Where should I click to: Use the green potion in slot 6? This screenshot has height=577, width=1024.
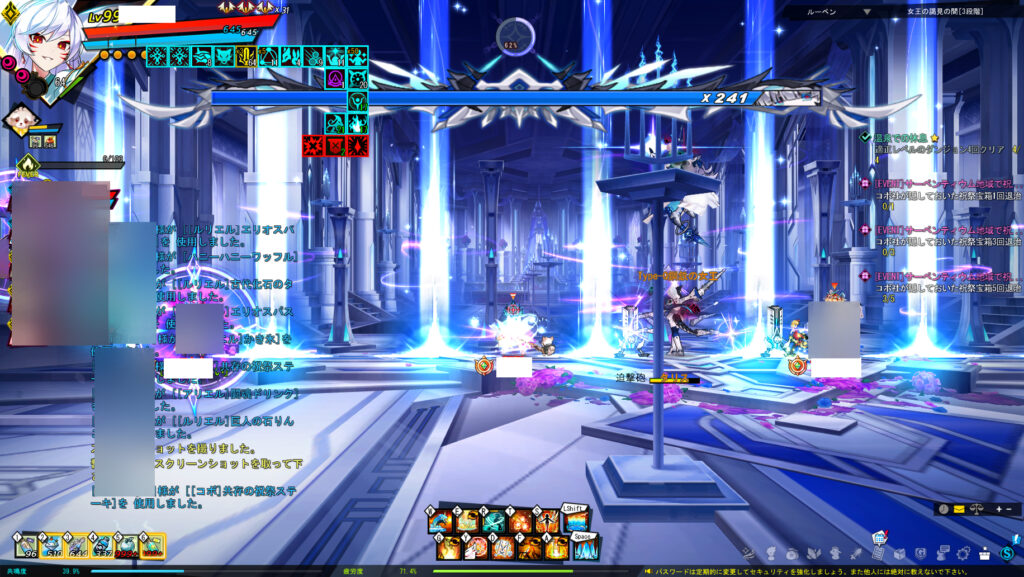152,546
